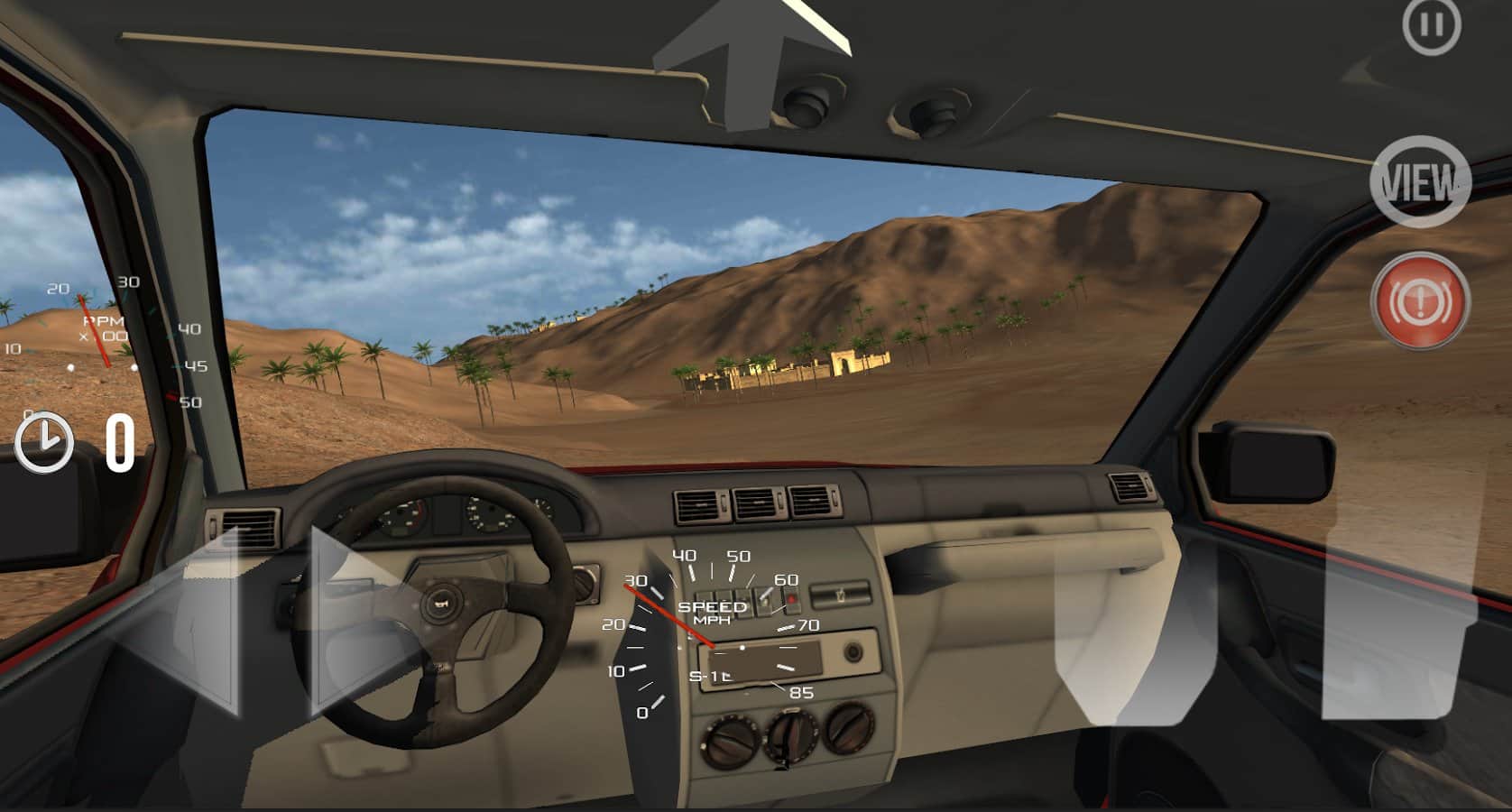Screen dimensions: 1512x812
Task: Tap the VIEW camera button
Action: tap(1419, 180)
